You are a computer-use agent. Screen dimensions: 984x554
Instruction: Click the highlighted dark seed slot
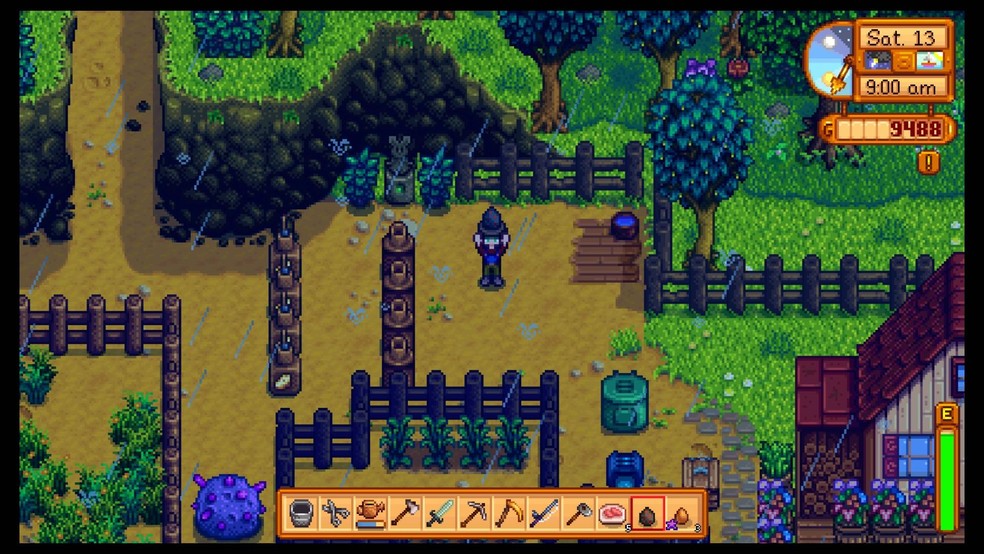648,513
